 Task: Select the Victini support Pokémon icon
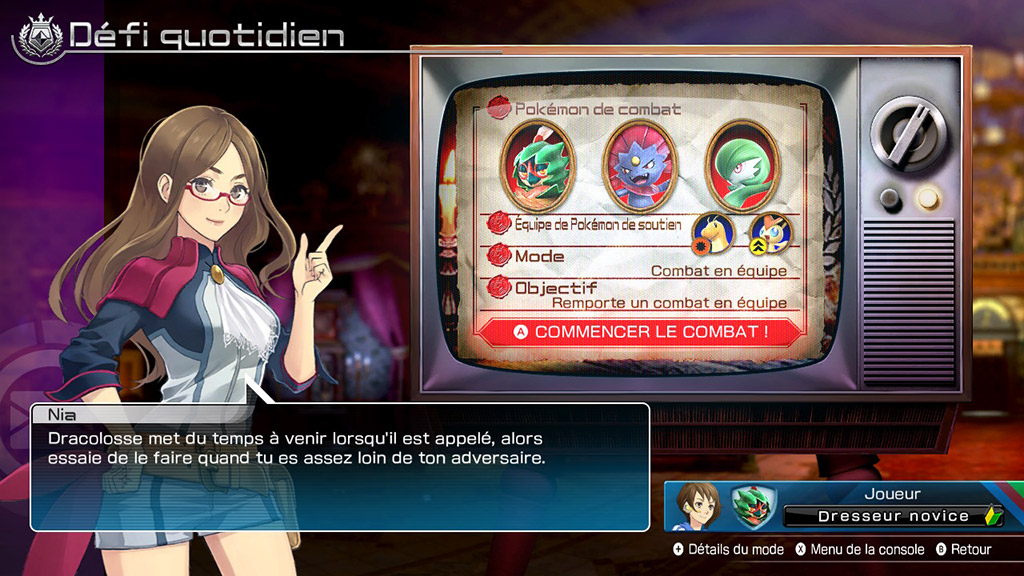[770, 233]
